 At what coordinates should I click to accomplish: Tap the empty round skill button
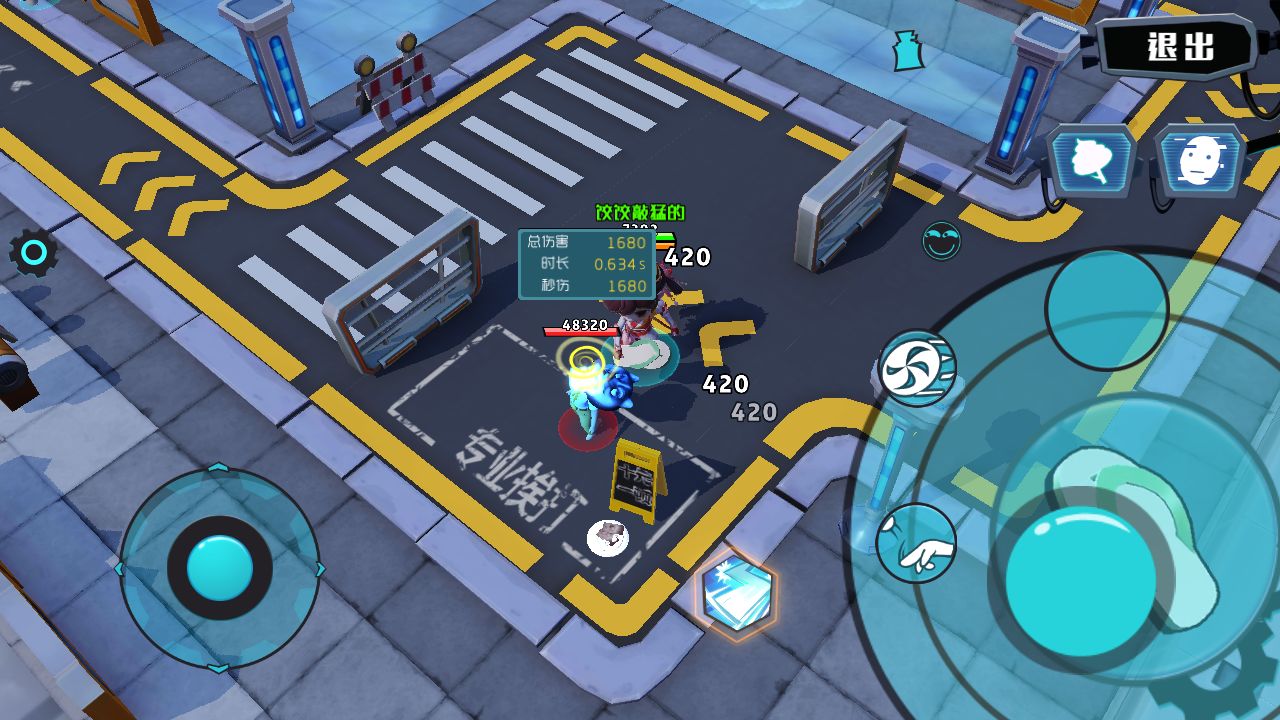[x=1106, y=309]
